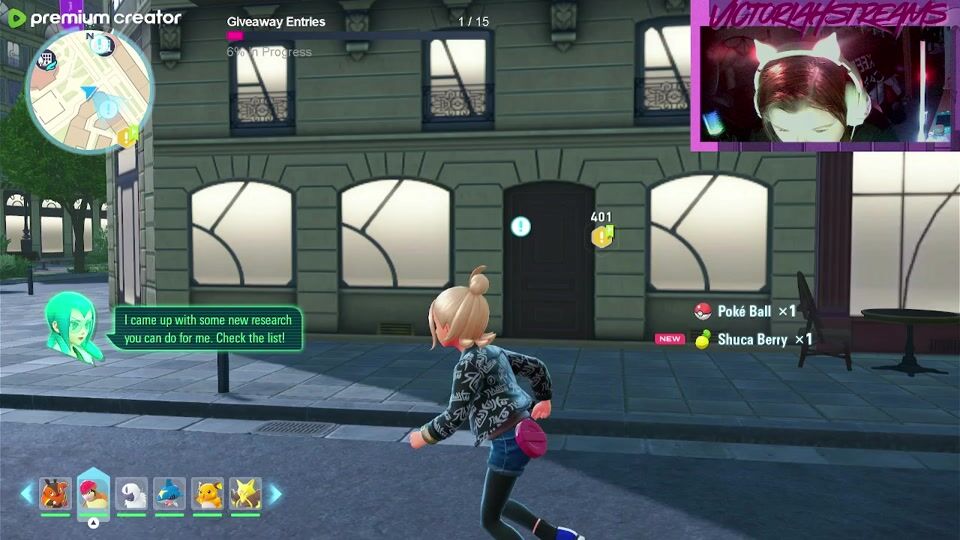This screenshot has height=540, width=960.
Task: Select the Pignite party slot
Action: pos(55,494)
